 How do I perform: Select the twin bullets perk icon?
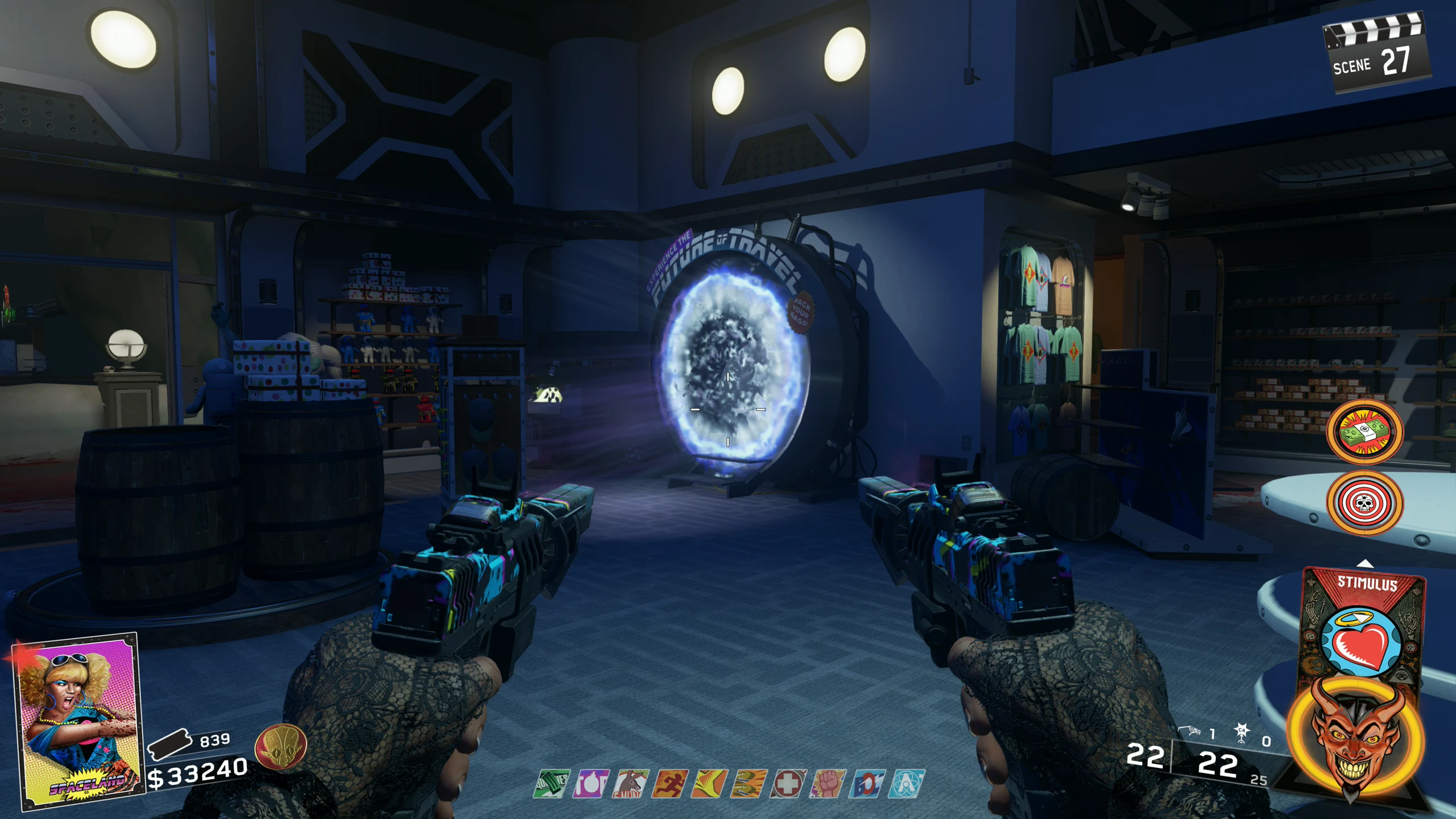click(x=748, y=784)
